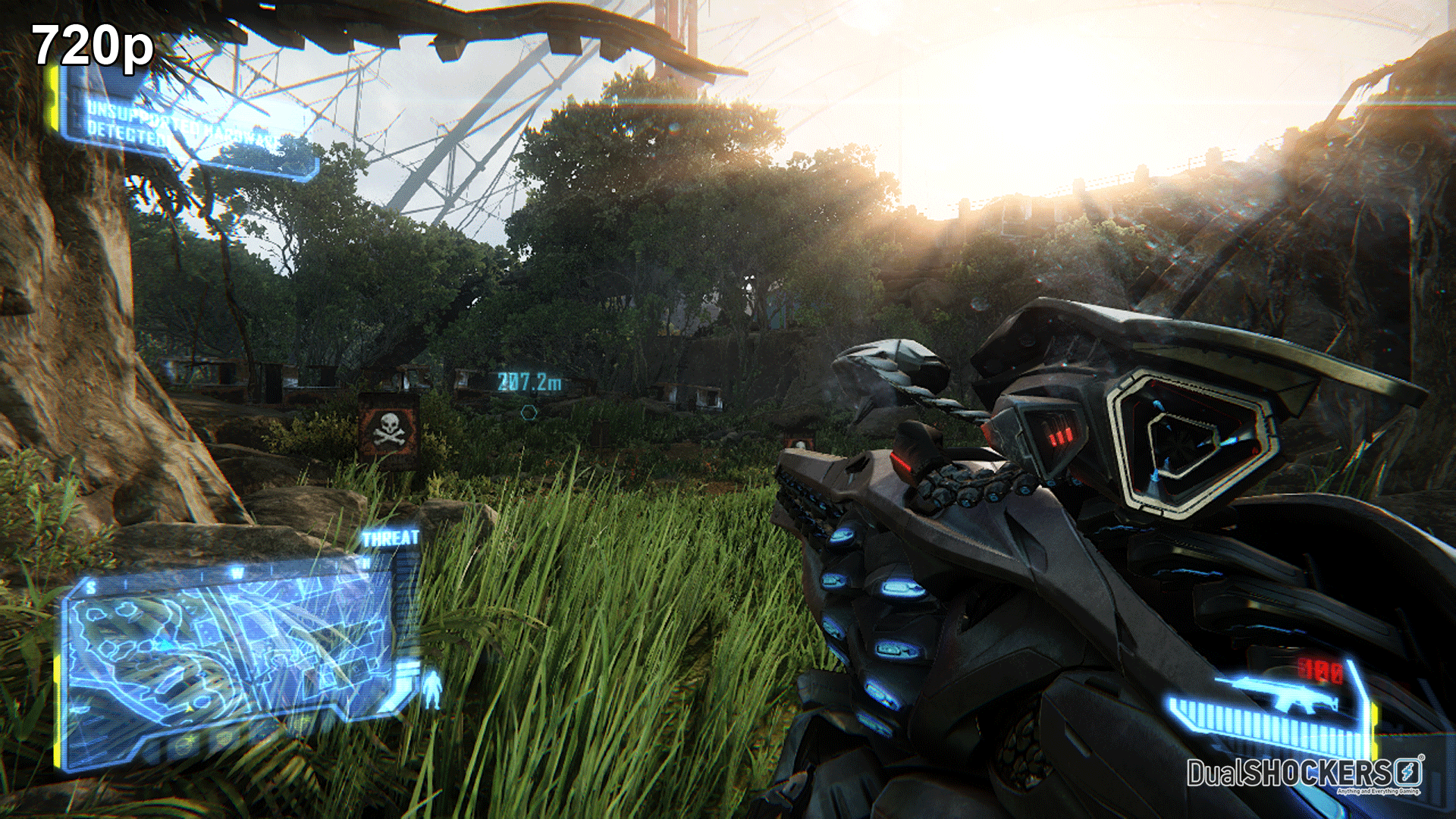
Task: Click the Unsupported Hardware Detected notification
Action: pos(182,125)
